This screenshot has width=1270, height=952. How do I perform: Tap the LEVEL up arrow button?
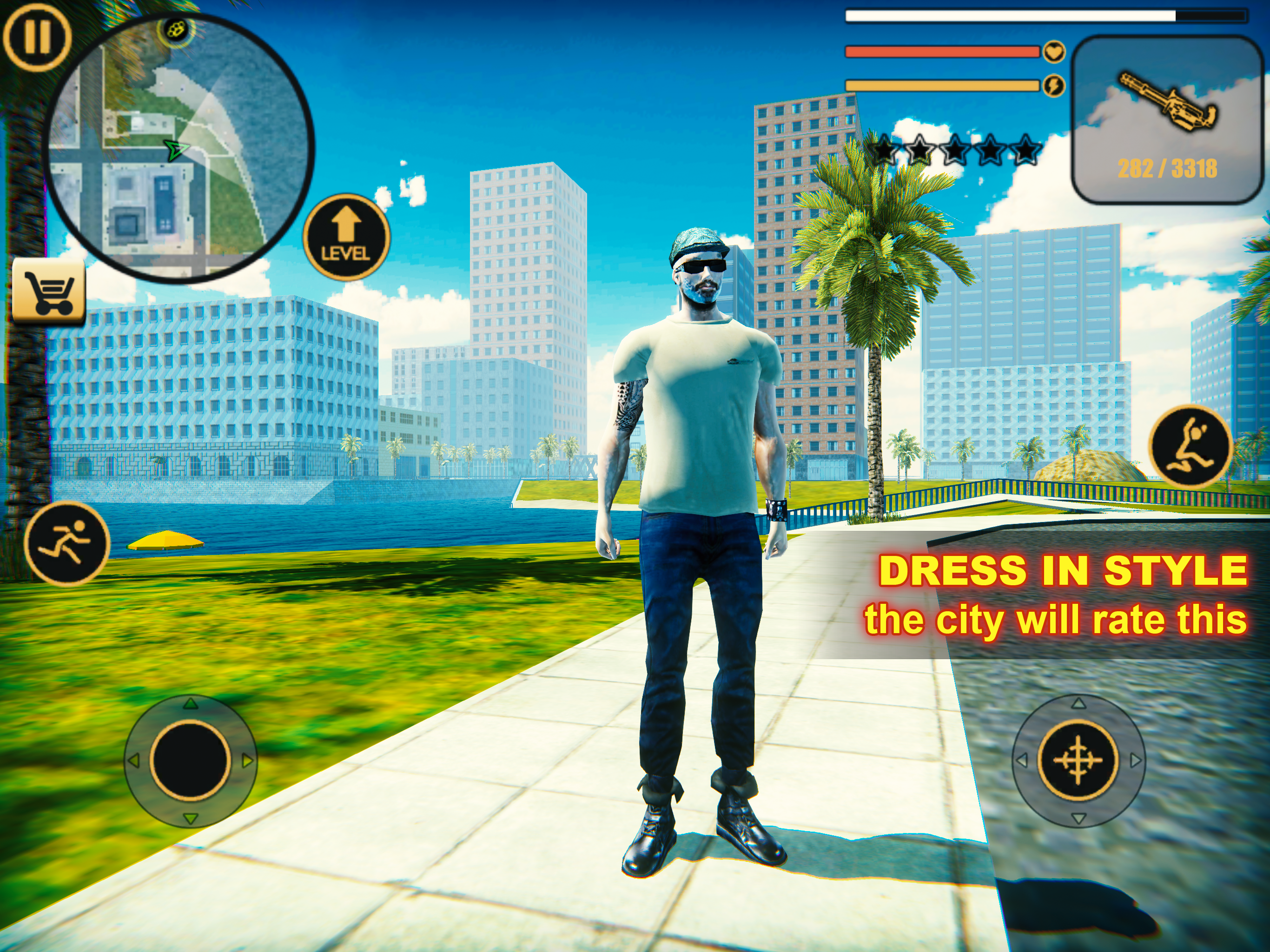click(346, 237)
